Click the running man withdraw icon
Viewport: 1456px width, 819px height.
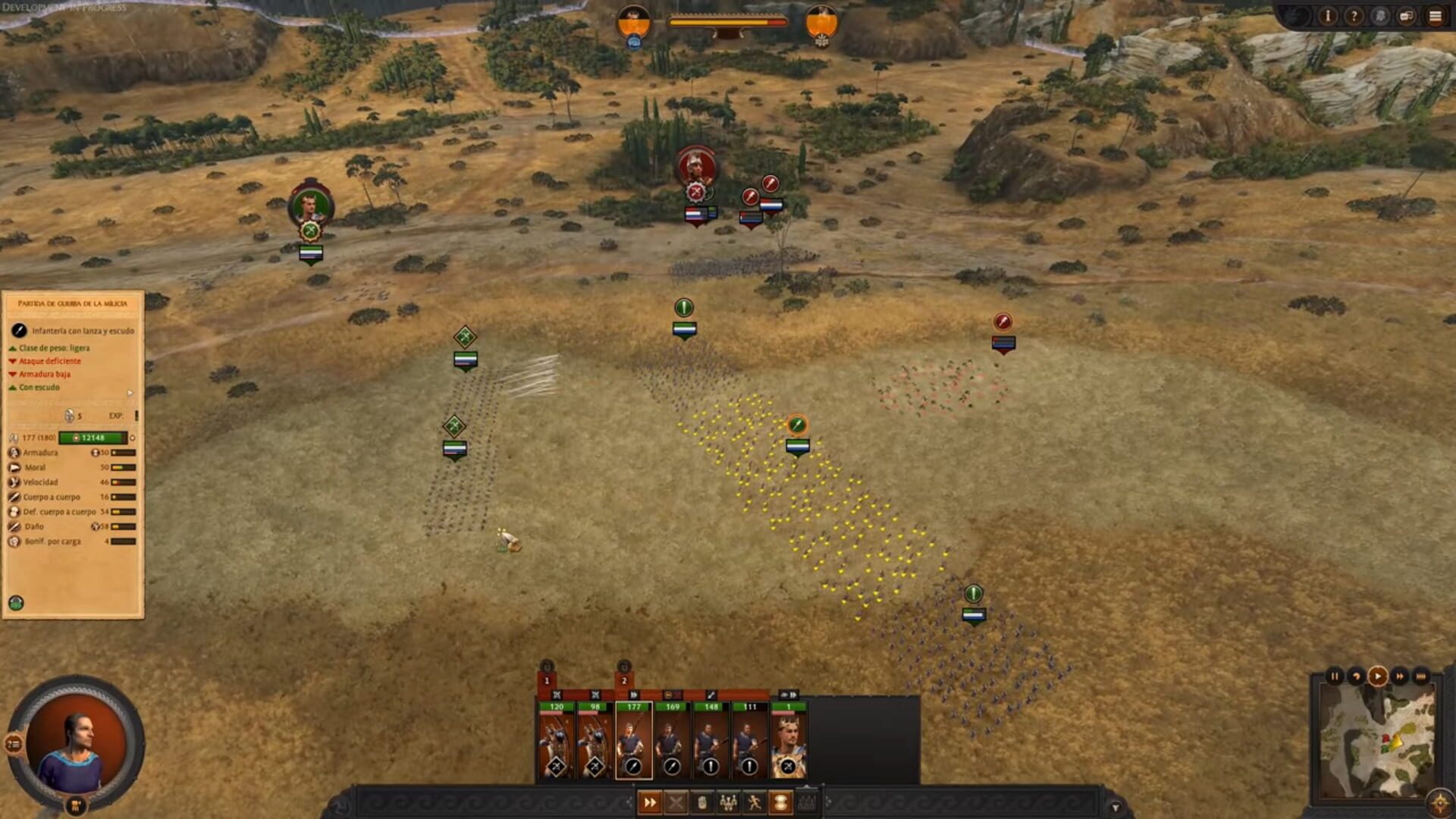(755, 802)
